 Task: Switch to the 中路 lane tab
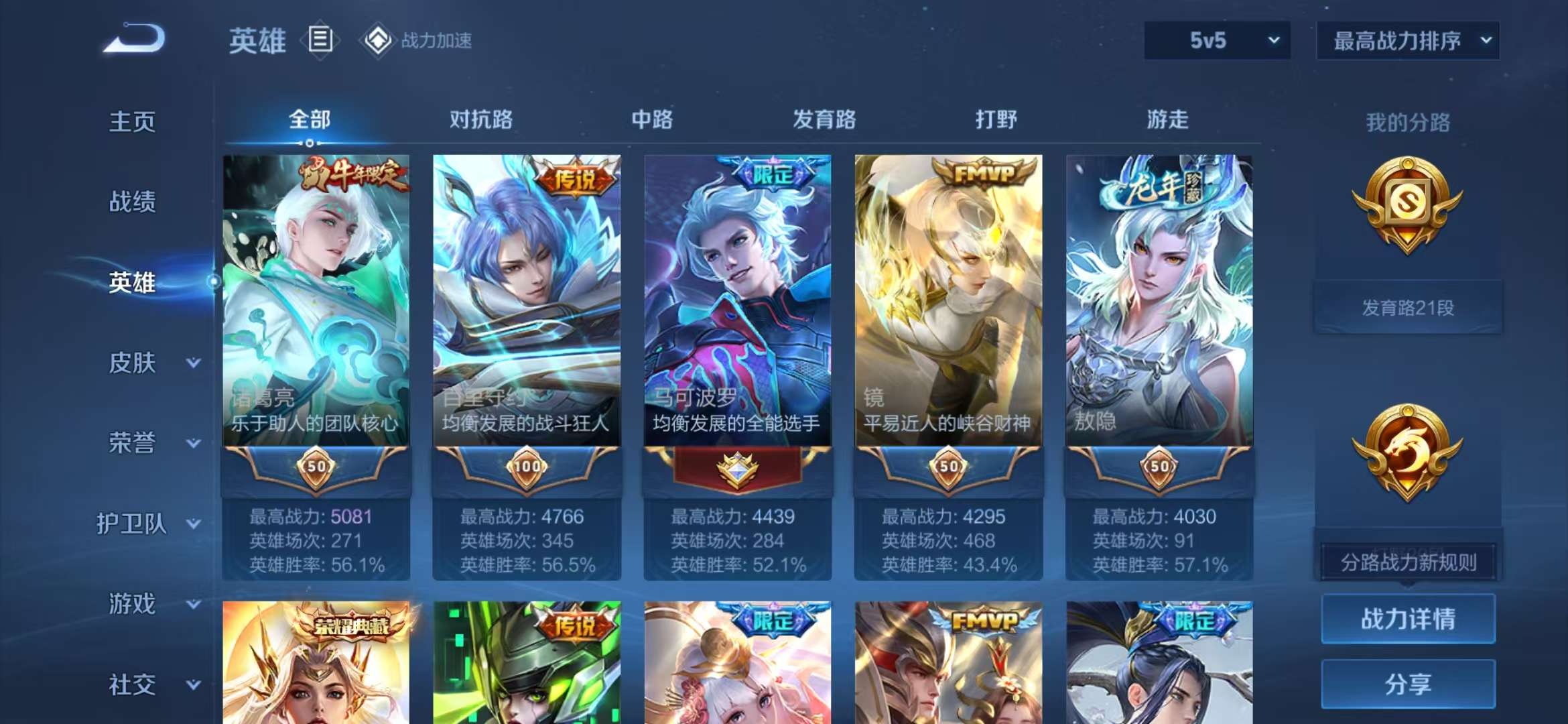pyautogui.click(x=652, y=119)
